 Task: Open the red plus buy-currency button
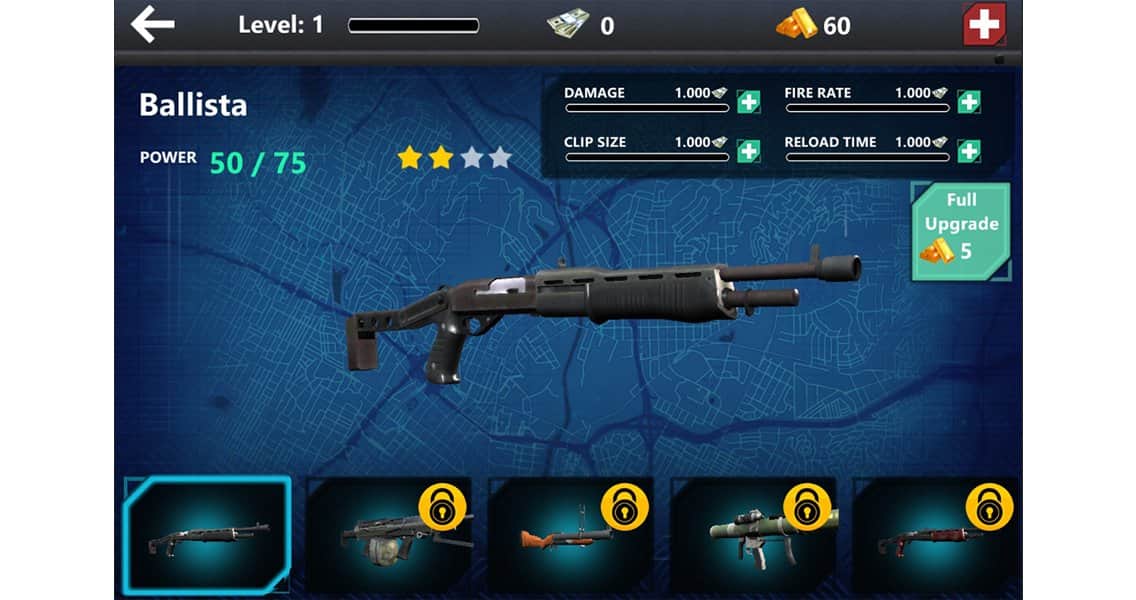point(984,25)
